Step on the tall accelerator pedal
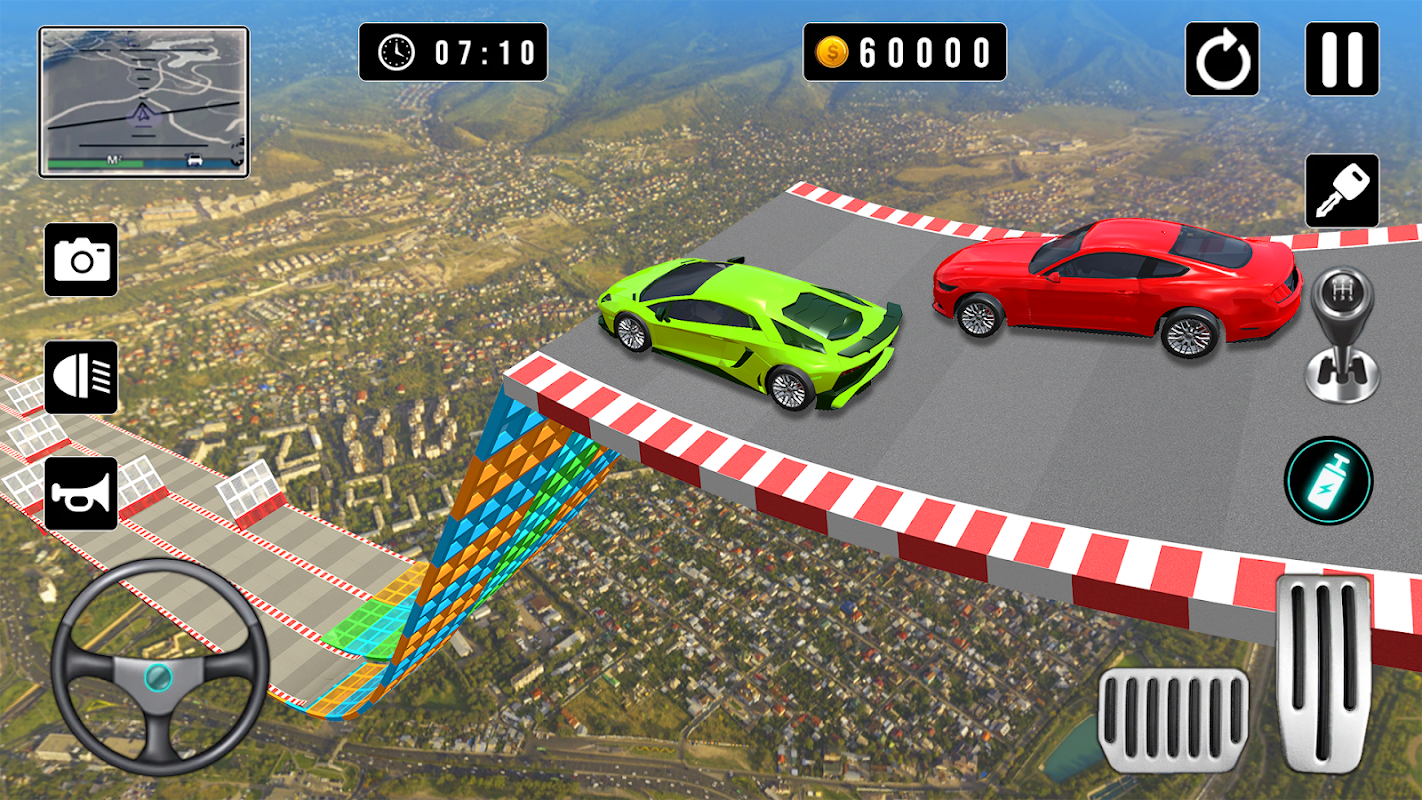The image size is (1422, 800). click(x=1323, y=673)
